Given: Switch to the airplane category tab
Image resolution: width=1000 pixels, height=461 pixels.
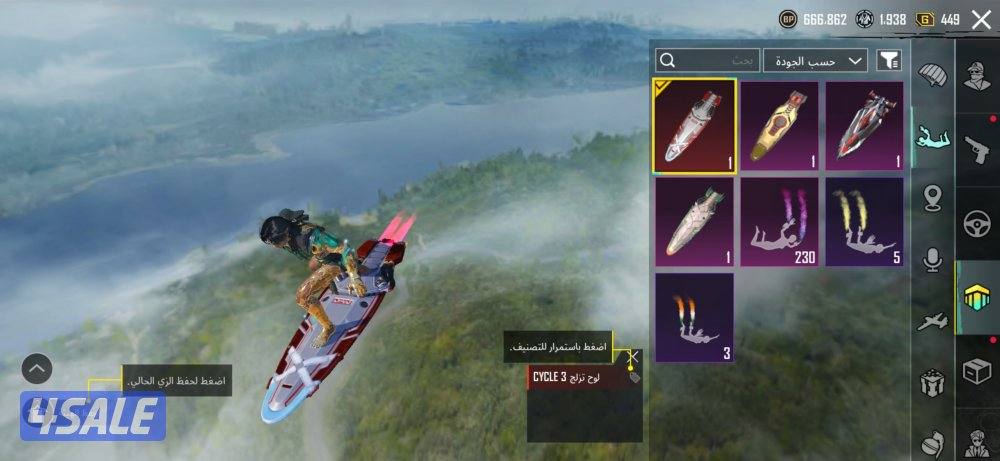Looking at the screenshot, I should click(x=933, y=322).
